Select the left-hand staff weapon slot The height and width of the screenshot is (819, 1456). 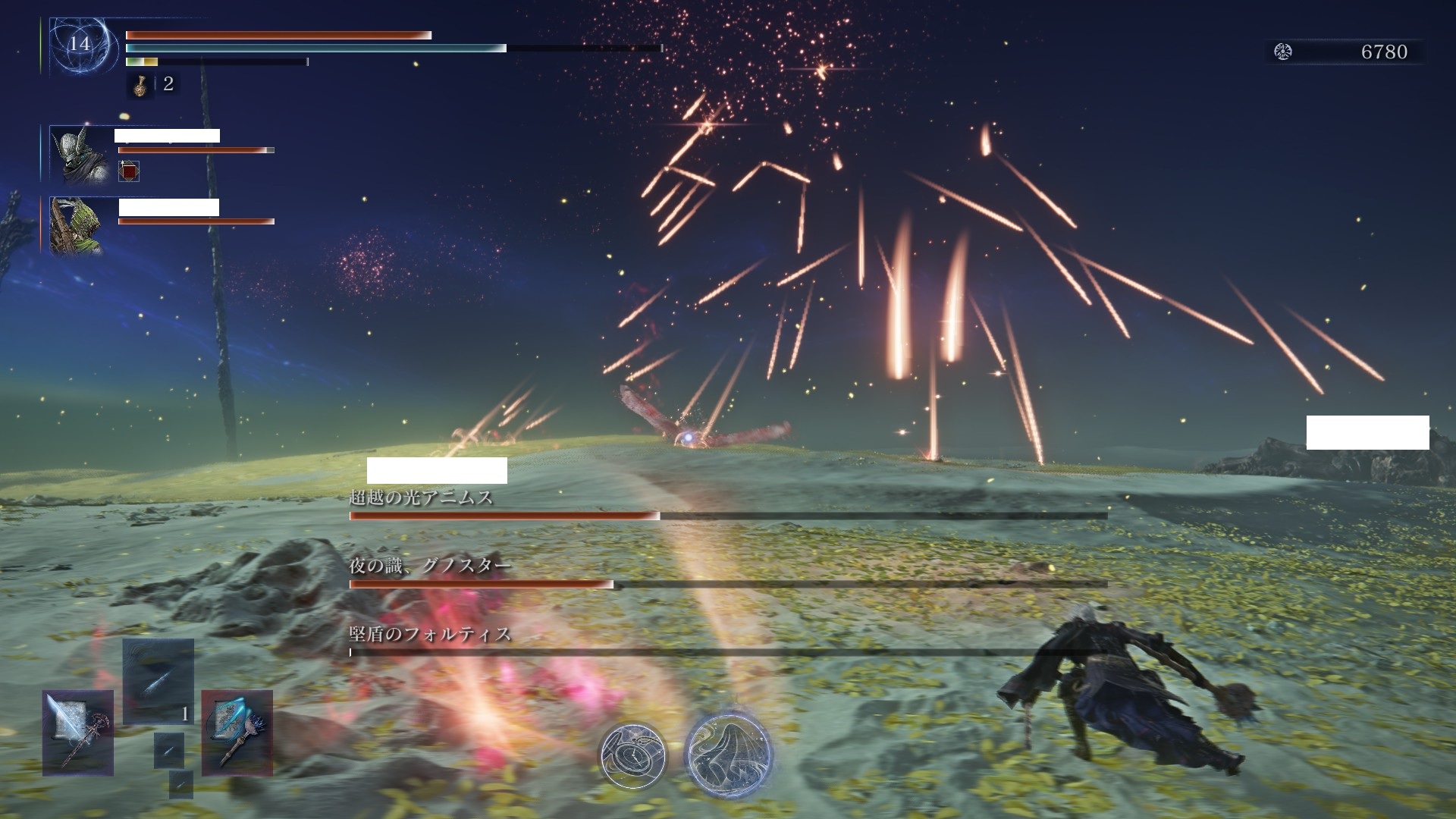(78, 733)
